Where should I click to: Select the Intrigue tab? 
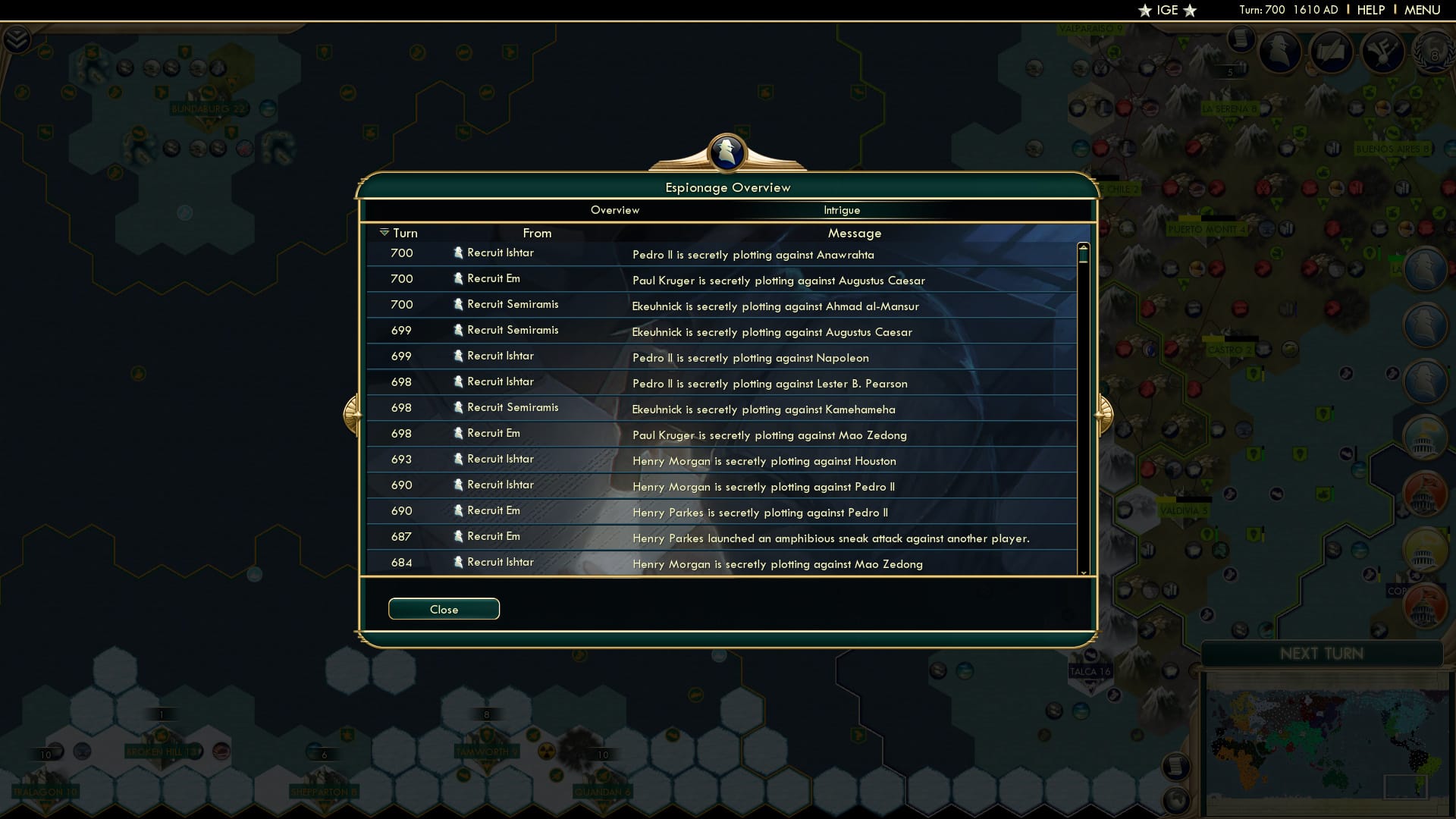[843, 210]
